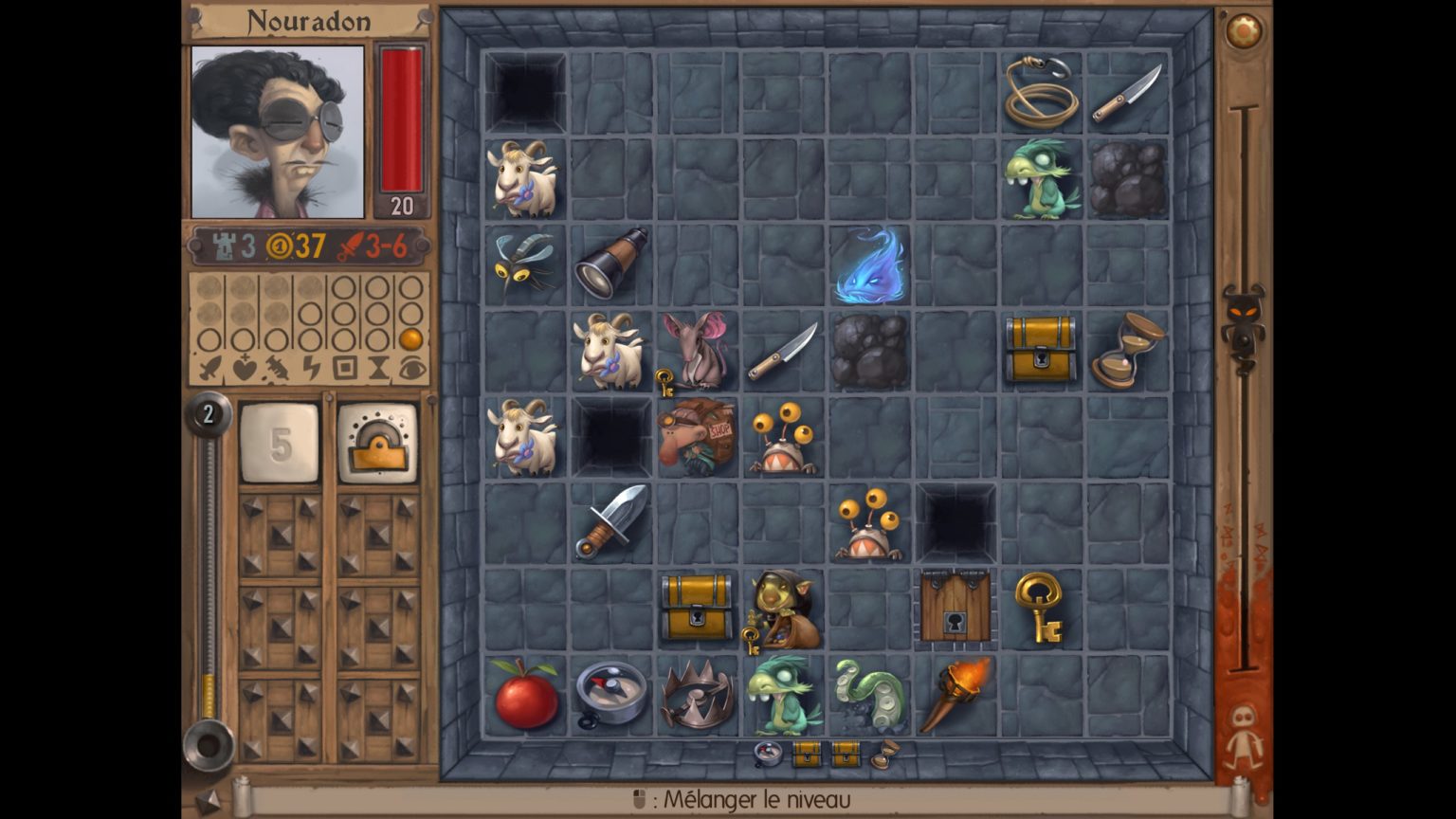Click the tower icon showing level 3
This screenshot has width=1456, height=819.
[224, 245]
